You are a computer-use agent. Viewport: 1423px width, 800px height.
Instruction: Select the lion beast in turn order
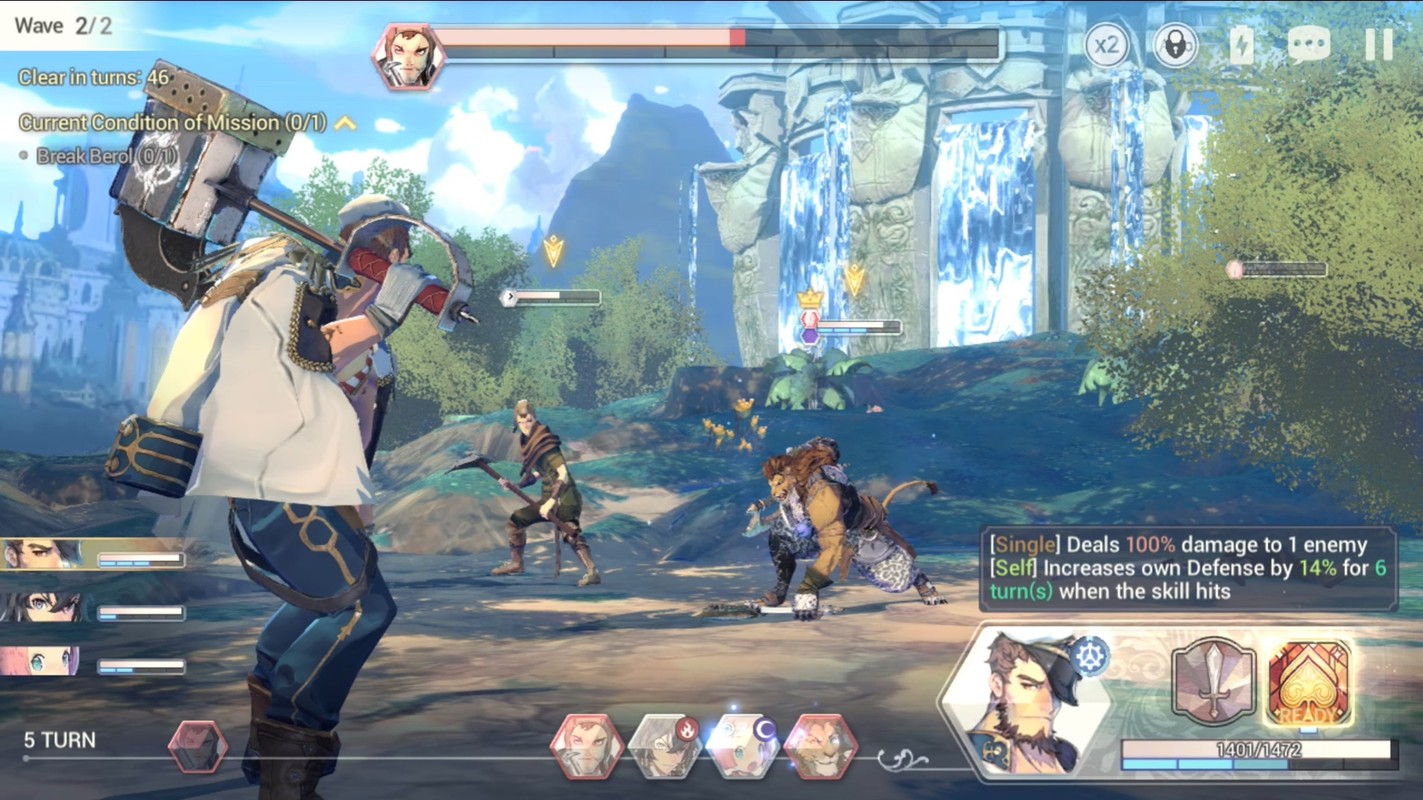point(820,746)
